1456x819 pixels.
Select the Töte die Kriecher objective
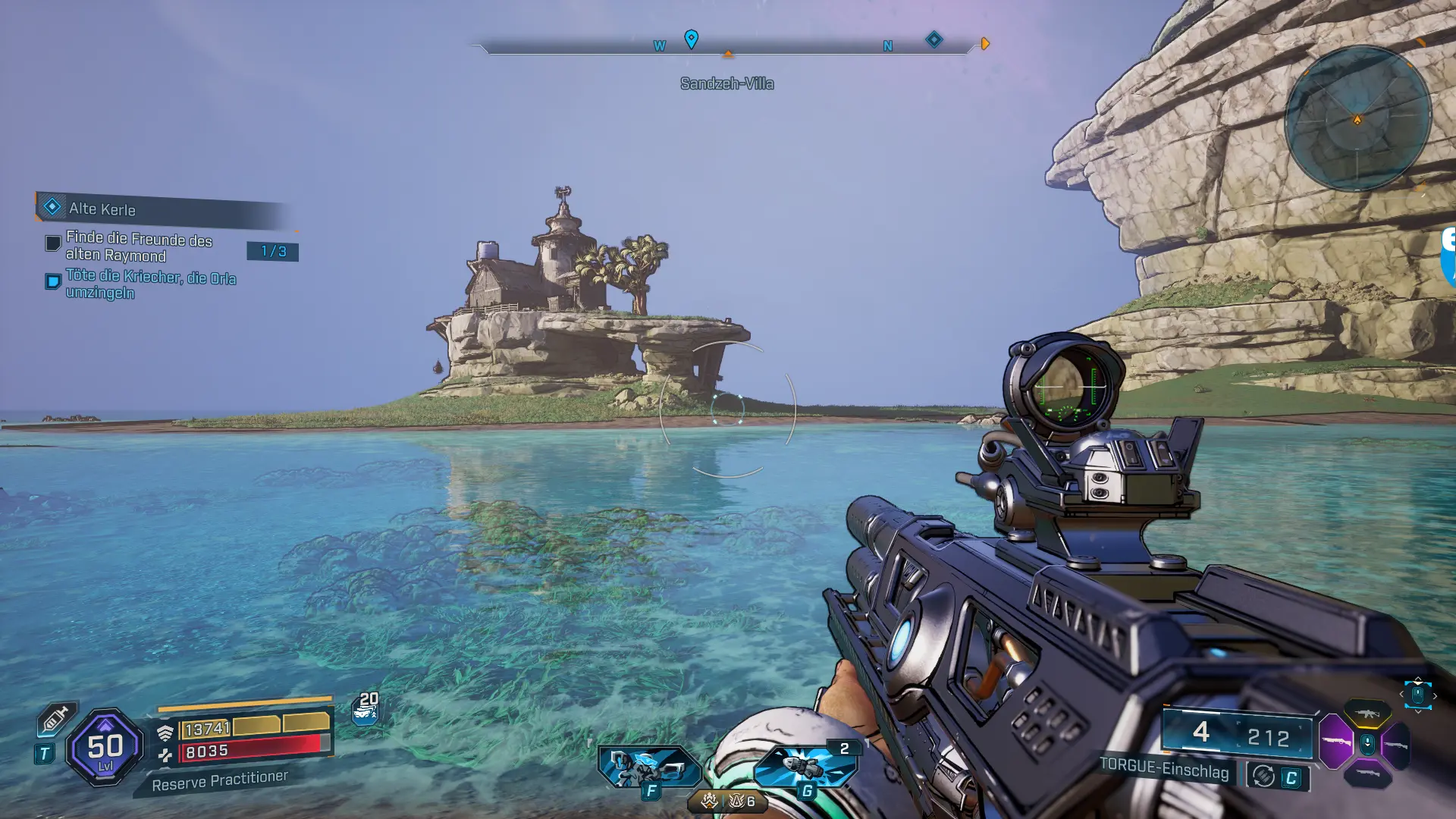pos(150,284)
